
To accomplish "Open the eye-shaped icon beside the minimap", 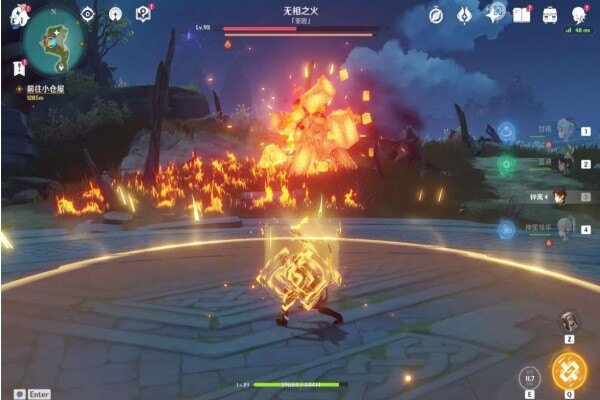I will (87, 15).
